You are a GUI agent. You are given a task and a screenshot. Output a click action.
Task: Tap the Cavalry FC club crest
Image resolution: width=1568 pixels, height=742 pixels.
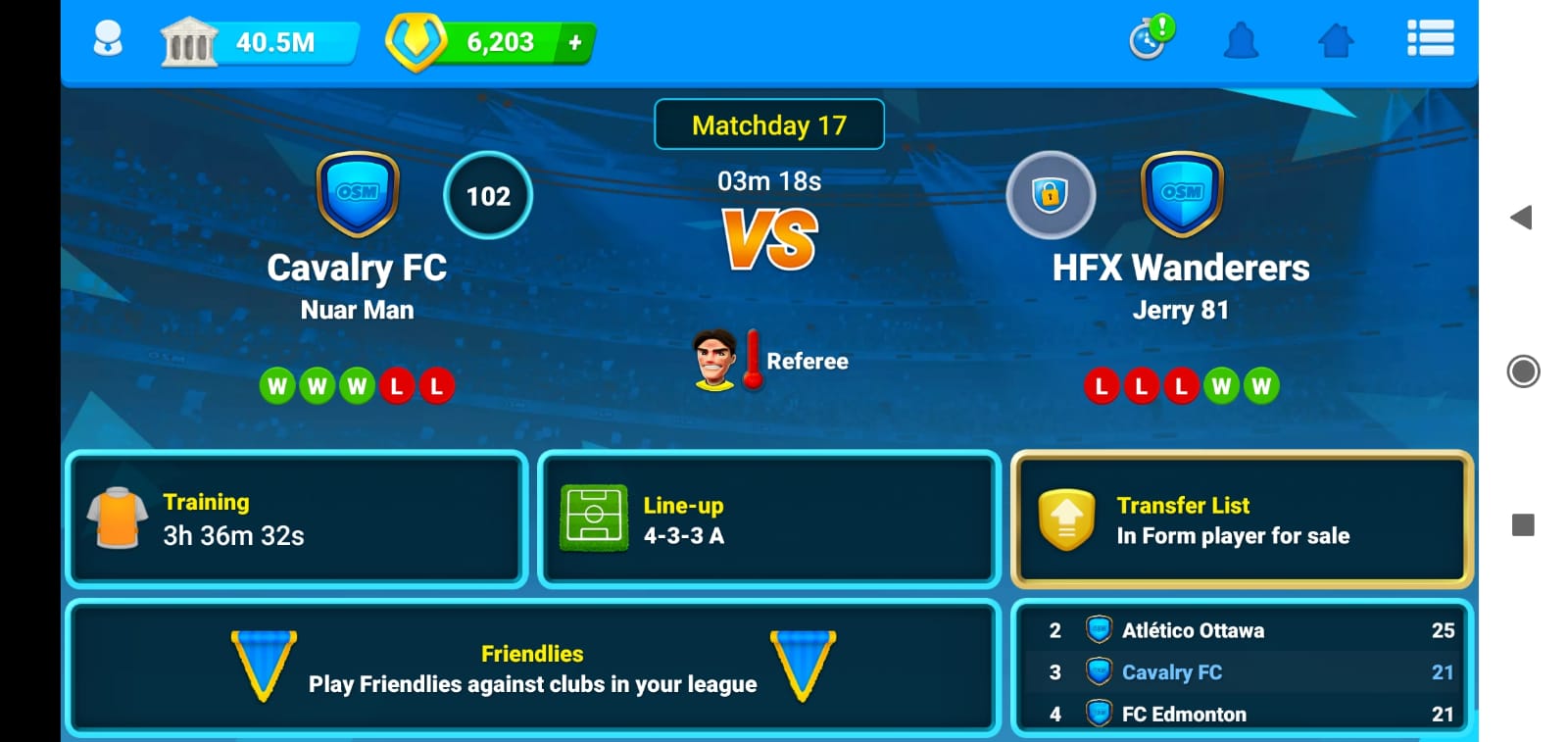[358, 194]
